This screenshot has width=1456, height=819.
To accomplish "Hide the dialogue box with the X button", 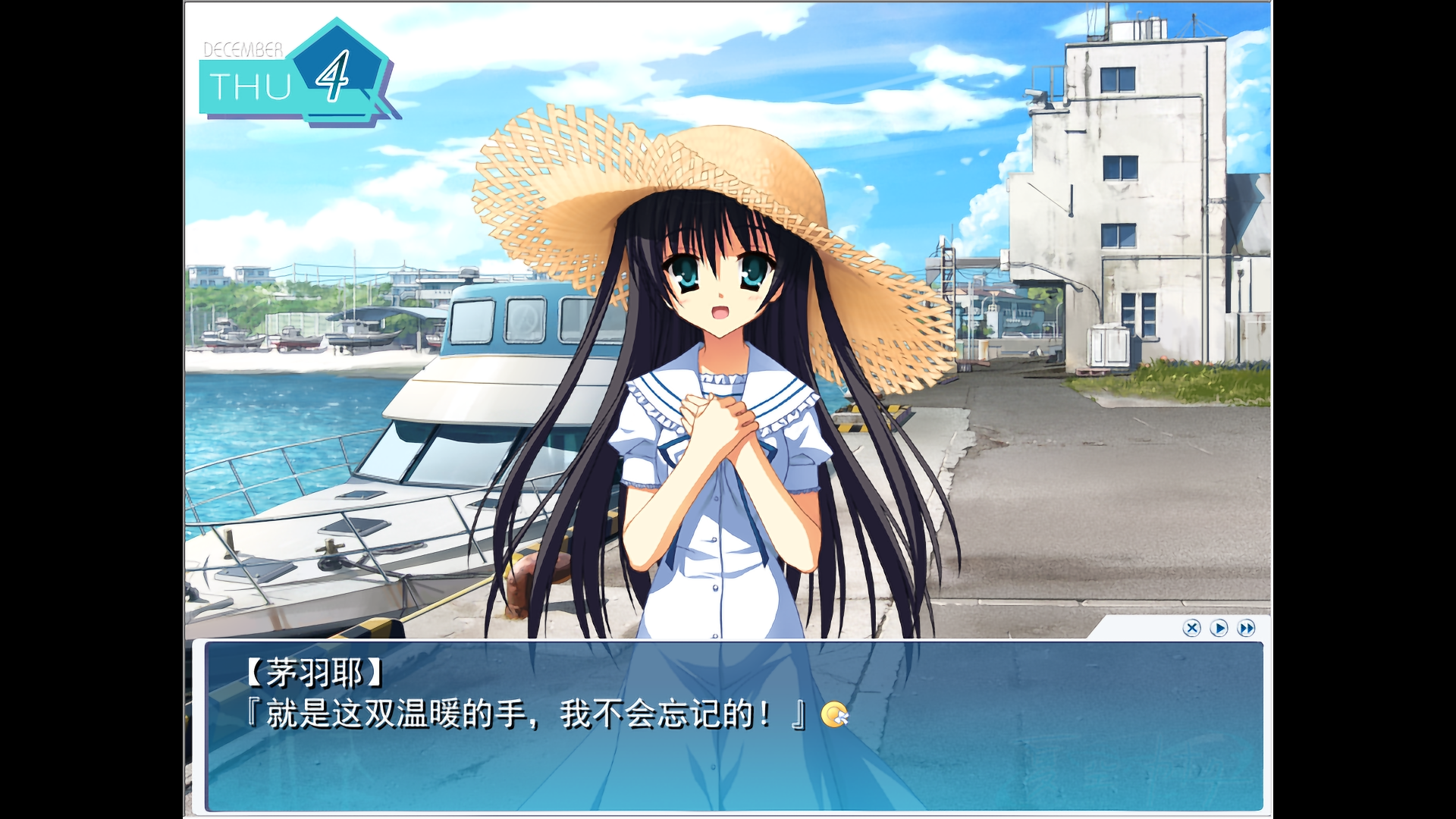I will coord(1191,628).
